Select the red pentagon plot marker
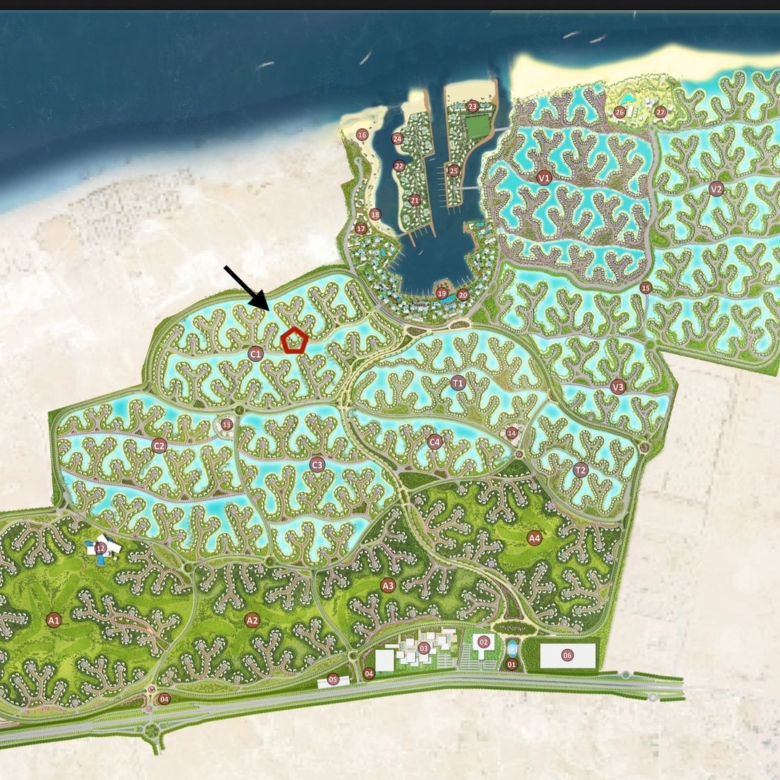 tap(293, 341)
